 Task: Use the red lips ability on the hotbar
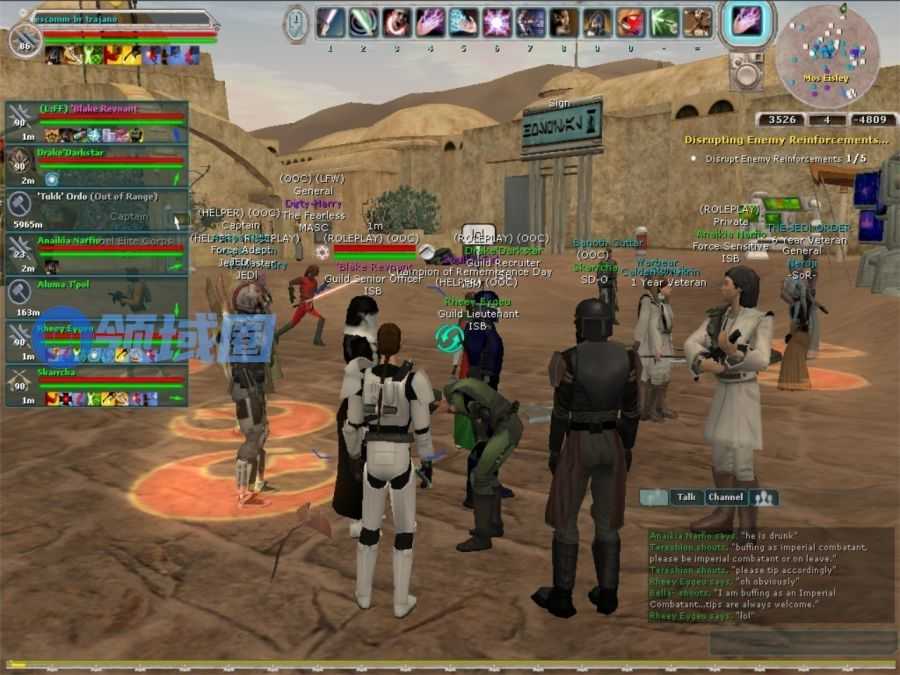click(x=630, y=22)
